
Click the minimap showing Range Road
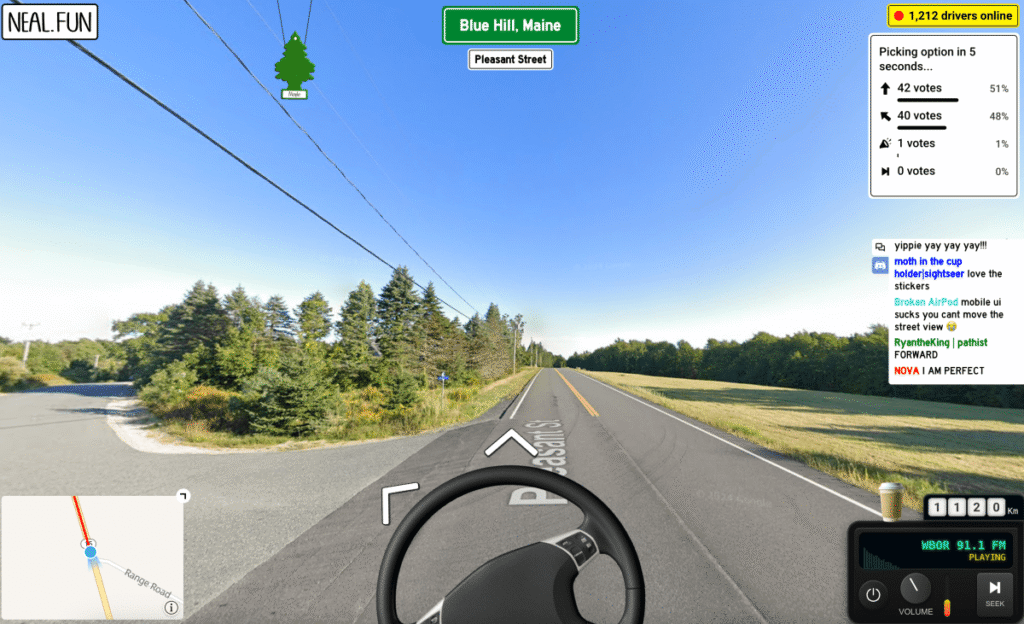pyautogui.click(x=92, y=556)
